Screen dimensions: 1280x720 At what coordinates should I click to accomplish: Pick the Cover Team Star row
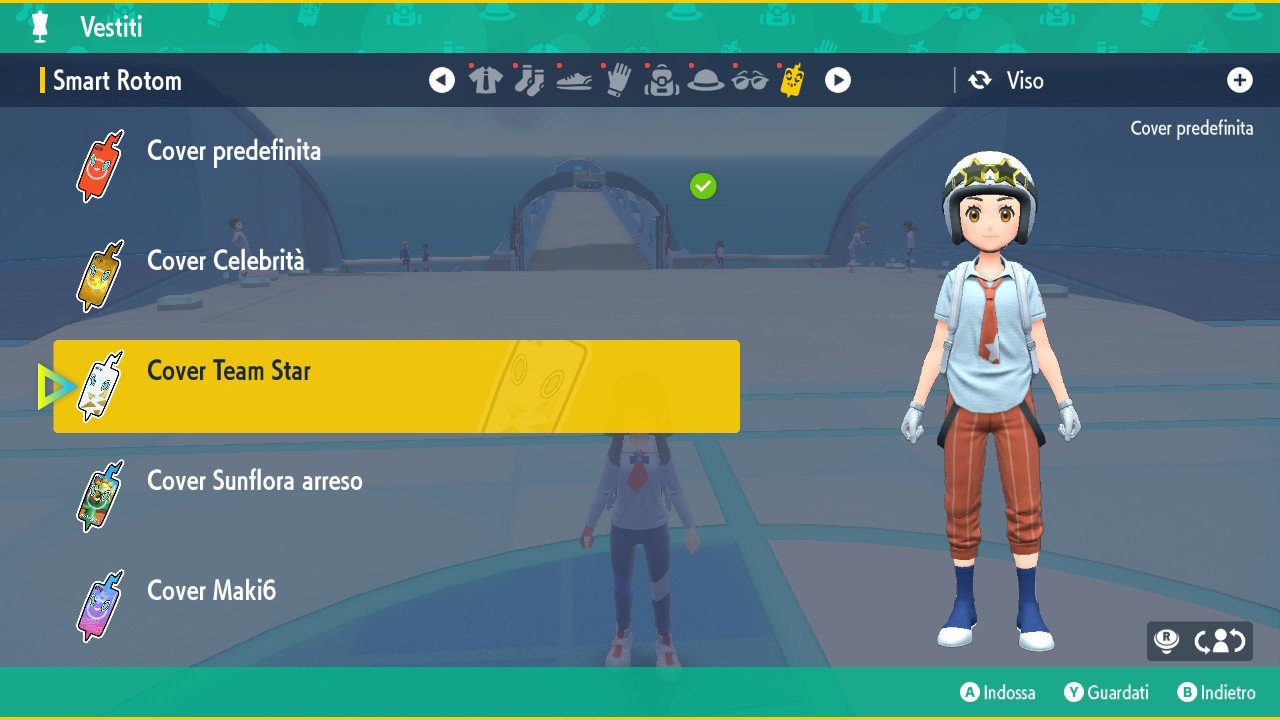[x=396, y=386]
